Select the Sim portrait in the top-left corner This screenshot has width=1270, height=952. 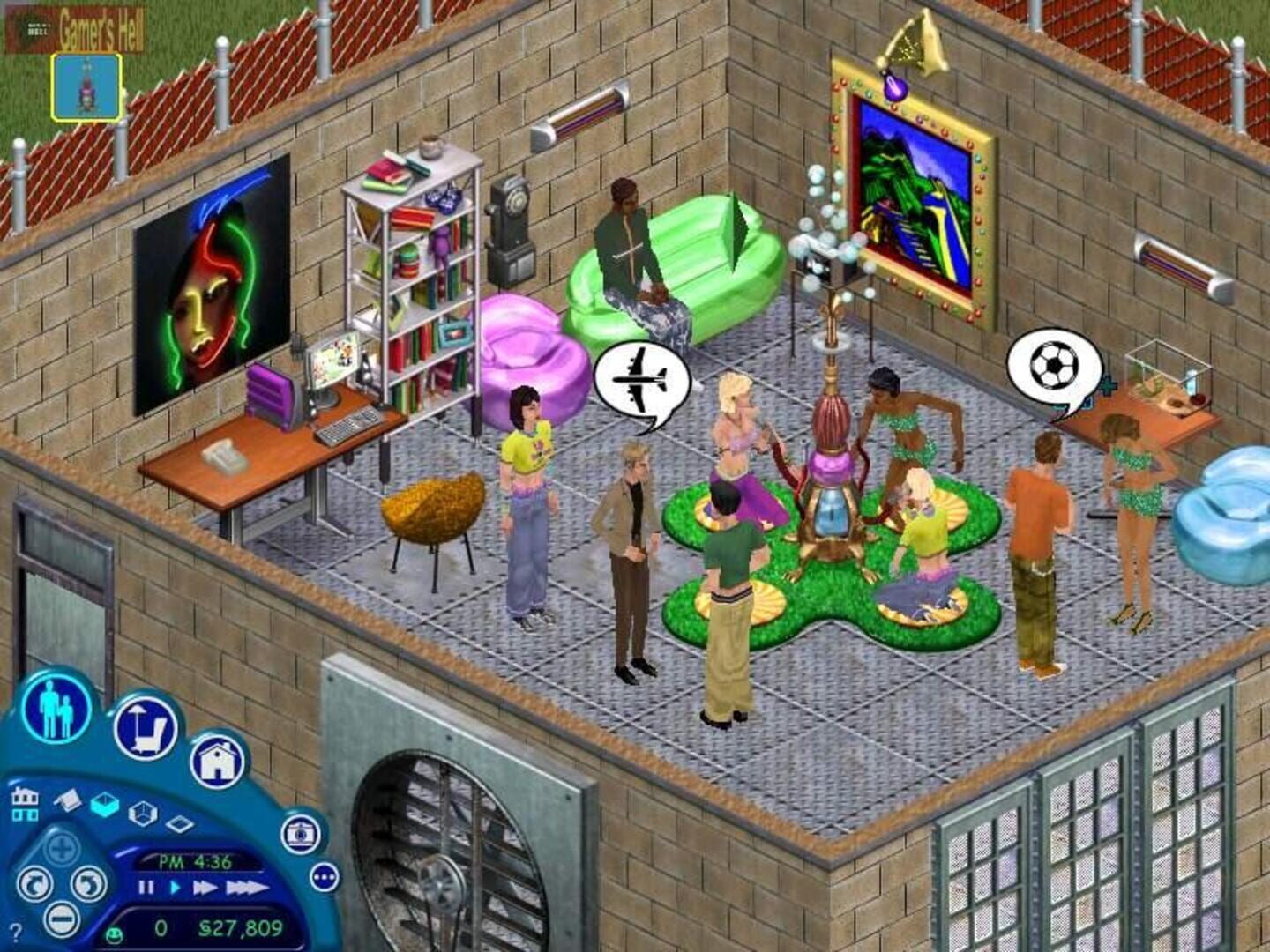coord(86,86)
